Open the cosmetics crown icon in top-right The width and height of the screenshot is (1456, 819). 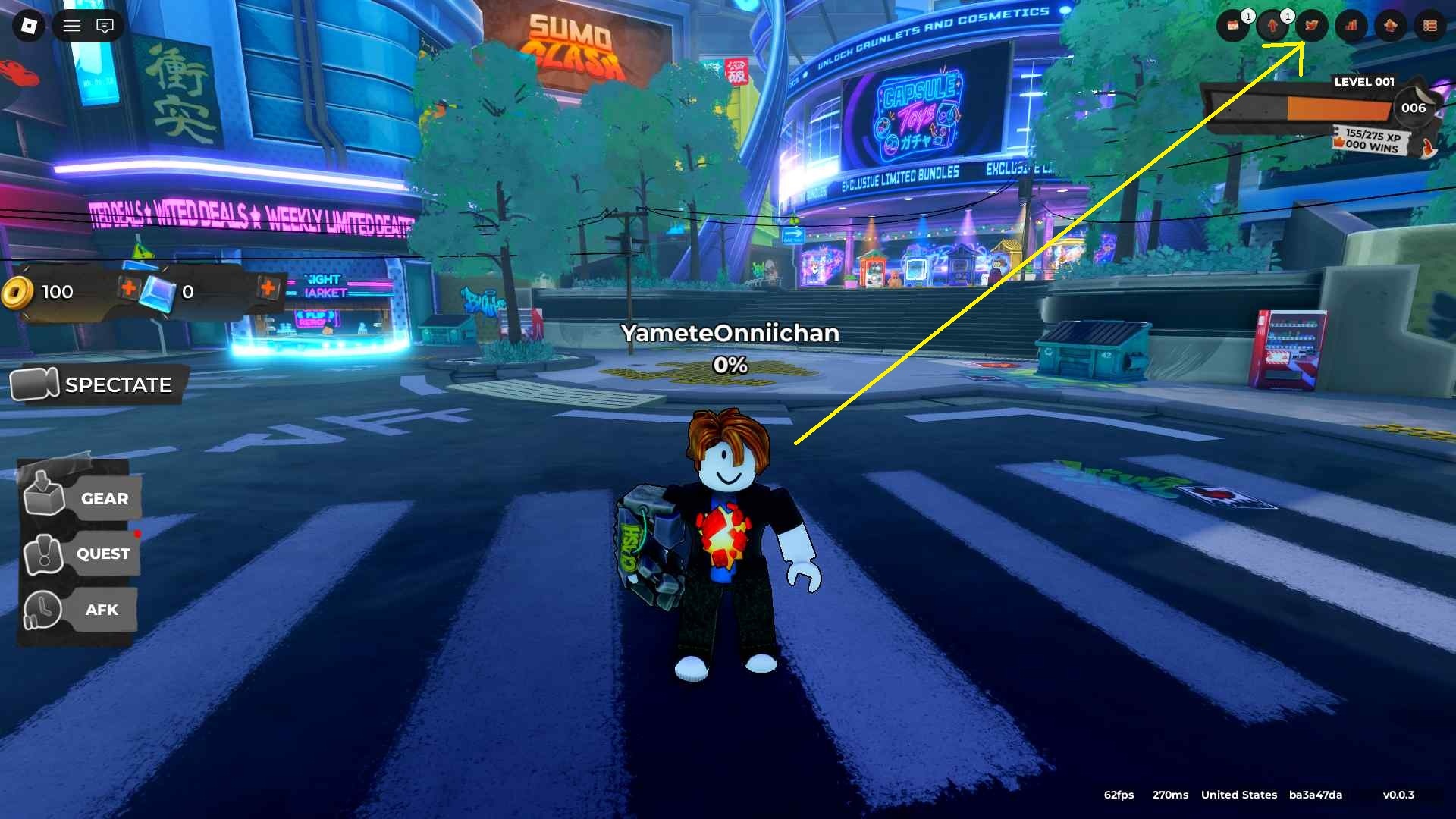point(1390,25)
